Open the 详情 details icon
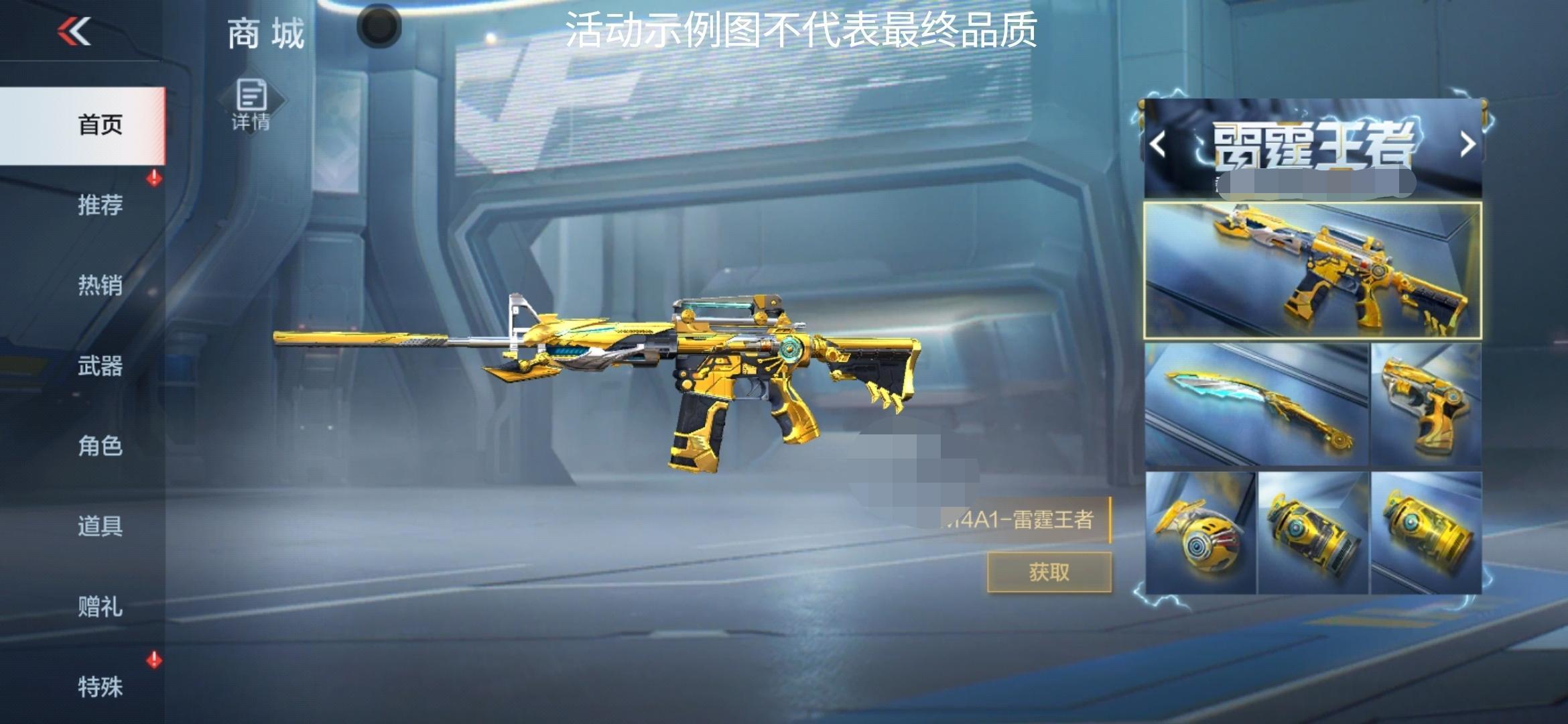The height and width of the screenshot is (724, 1568). click(x=251, y=99)
